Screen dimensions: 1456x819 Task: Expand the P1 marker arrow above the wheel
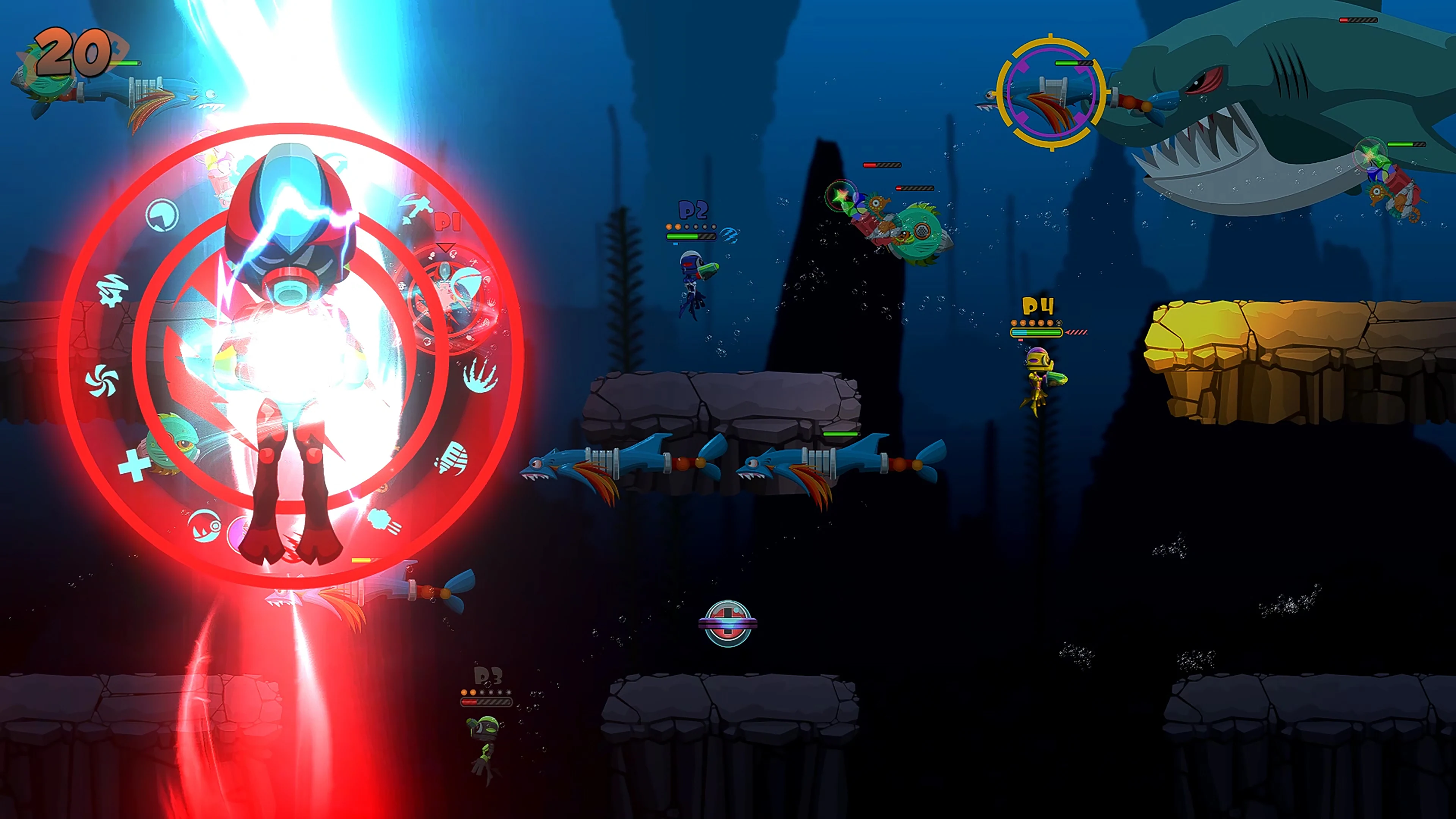coord(446,246)
